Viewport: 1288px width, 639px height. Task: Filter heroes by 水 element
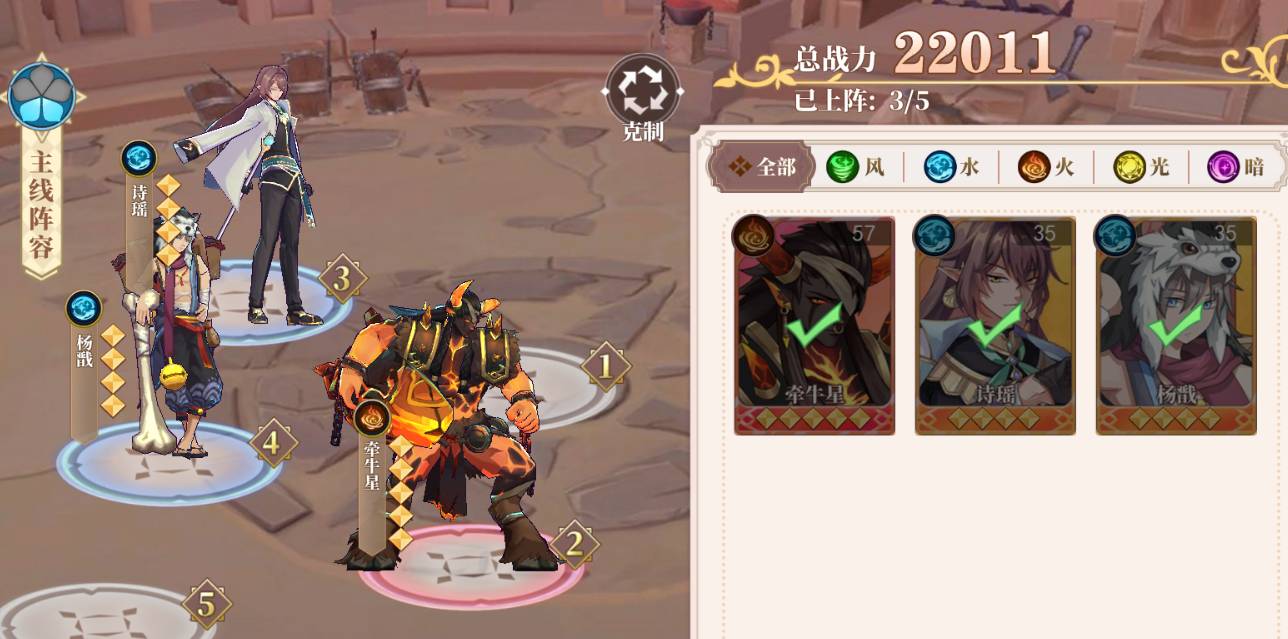pyautogui.click(x=951, y=167)
